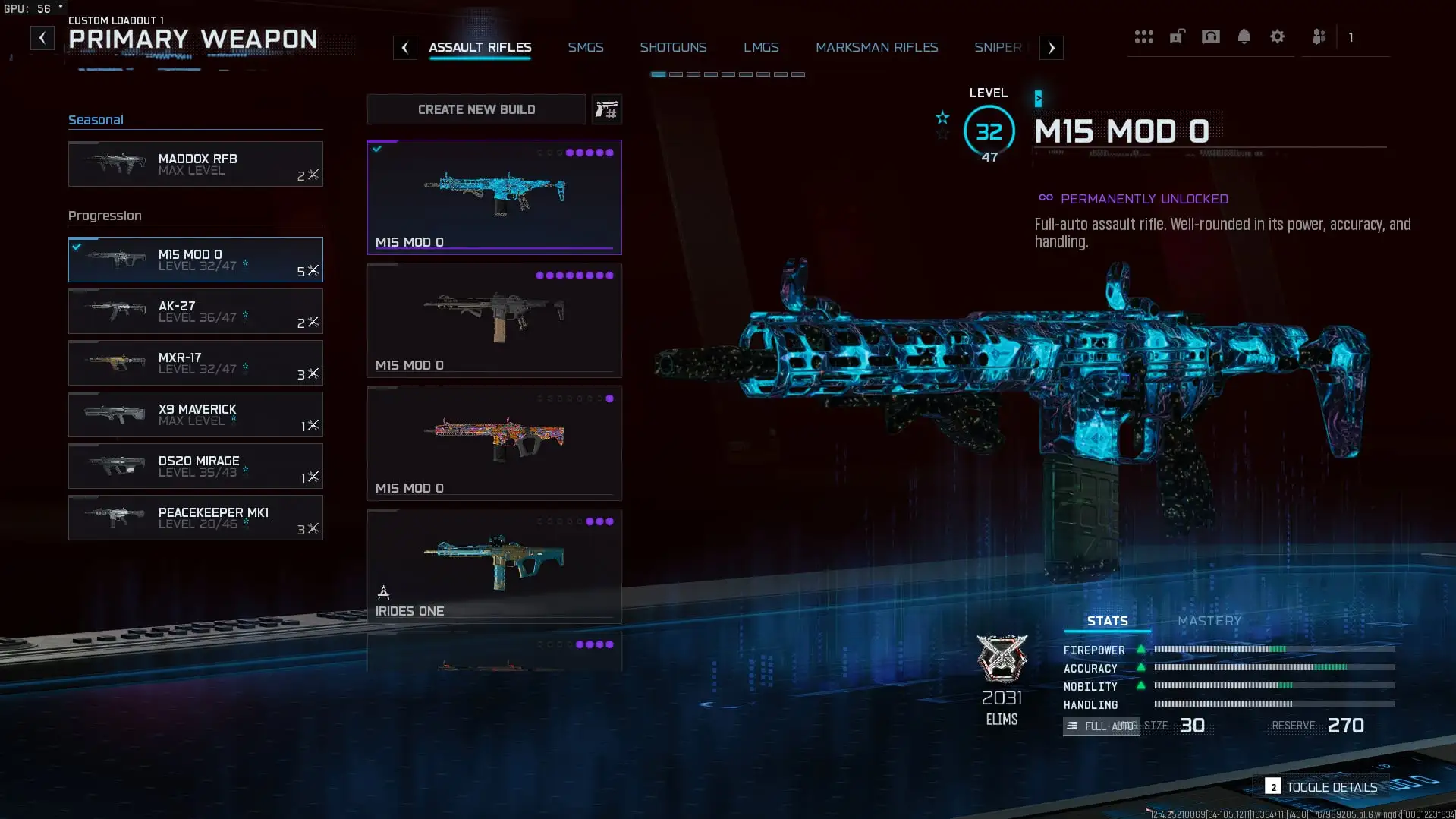Screen dimensions: 1456x819
Task: Click the squad members icon showing 1 player
Action: [1319, 36]
